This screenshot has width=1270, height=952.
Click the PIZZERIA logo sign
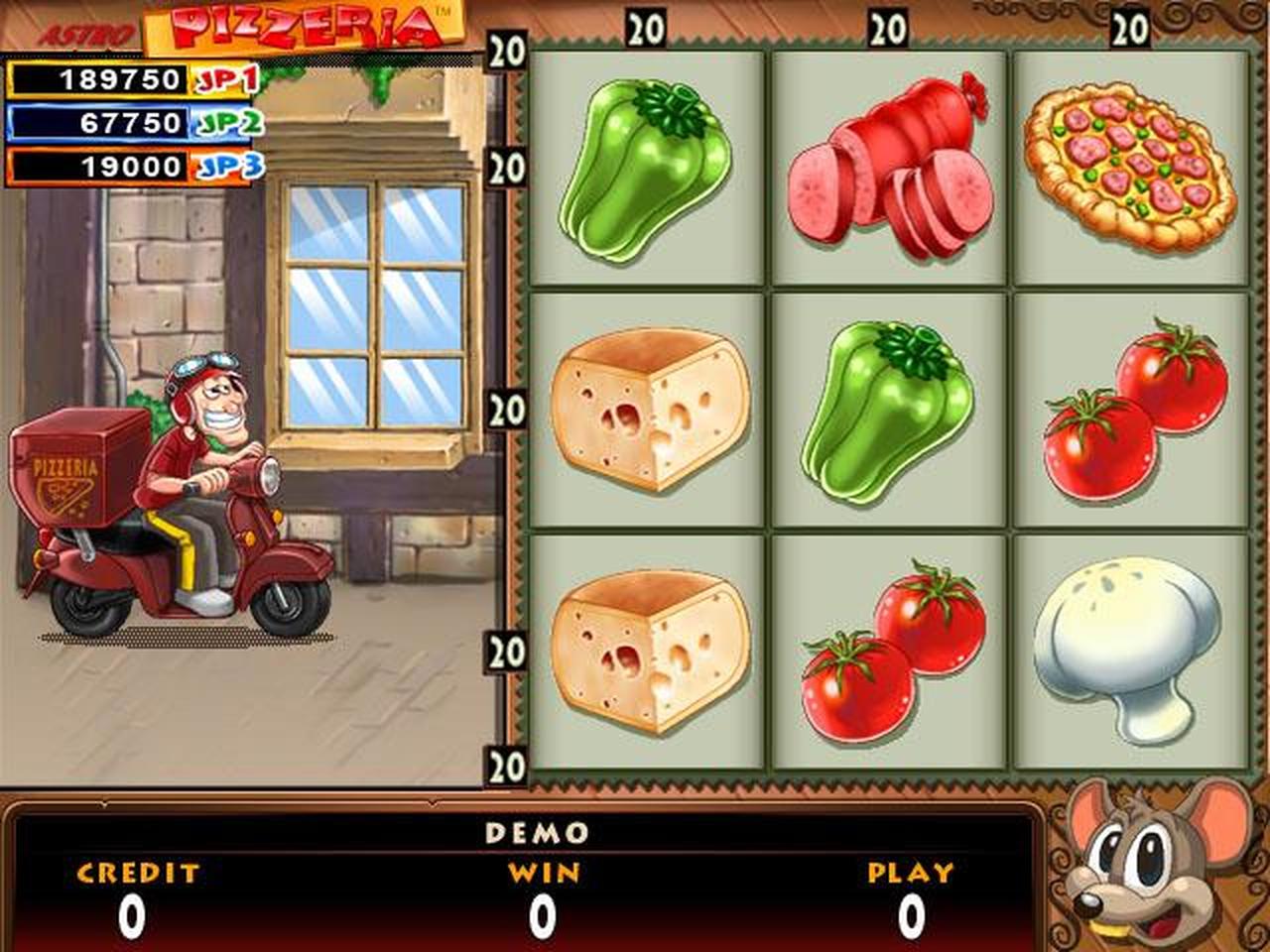click(298, 25)
